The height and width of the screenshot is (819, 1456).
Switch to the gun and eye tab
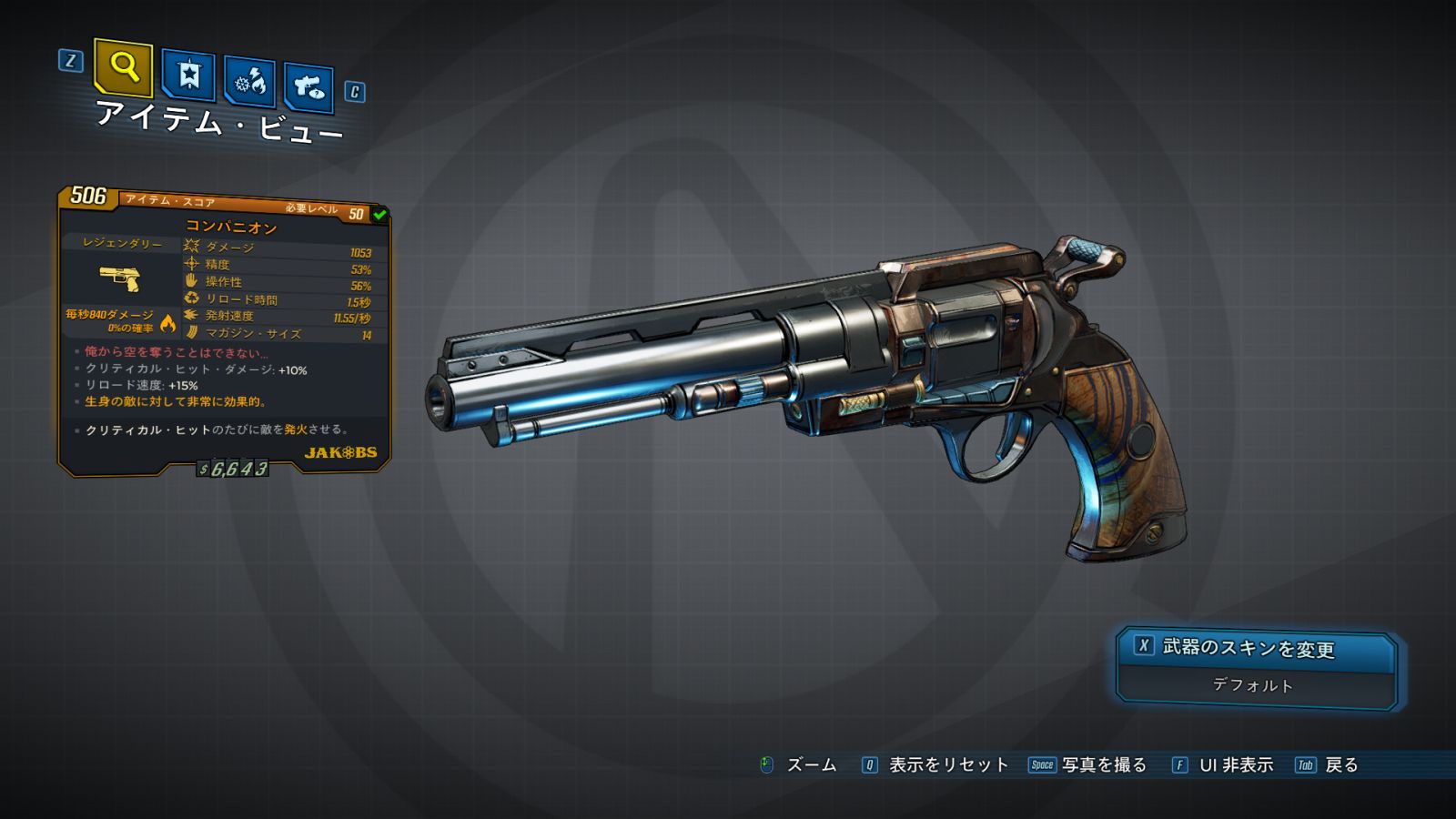tap(308, 87)
